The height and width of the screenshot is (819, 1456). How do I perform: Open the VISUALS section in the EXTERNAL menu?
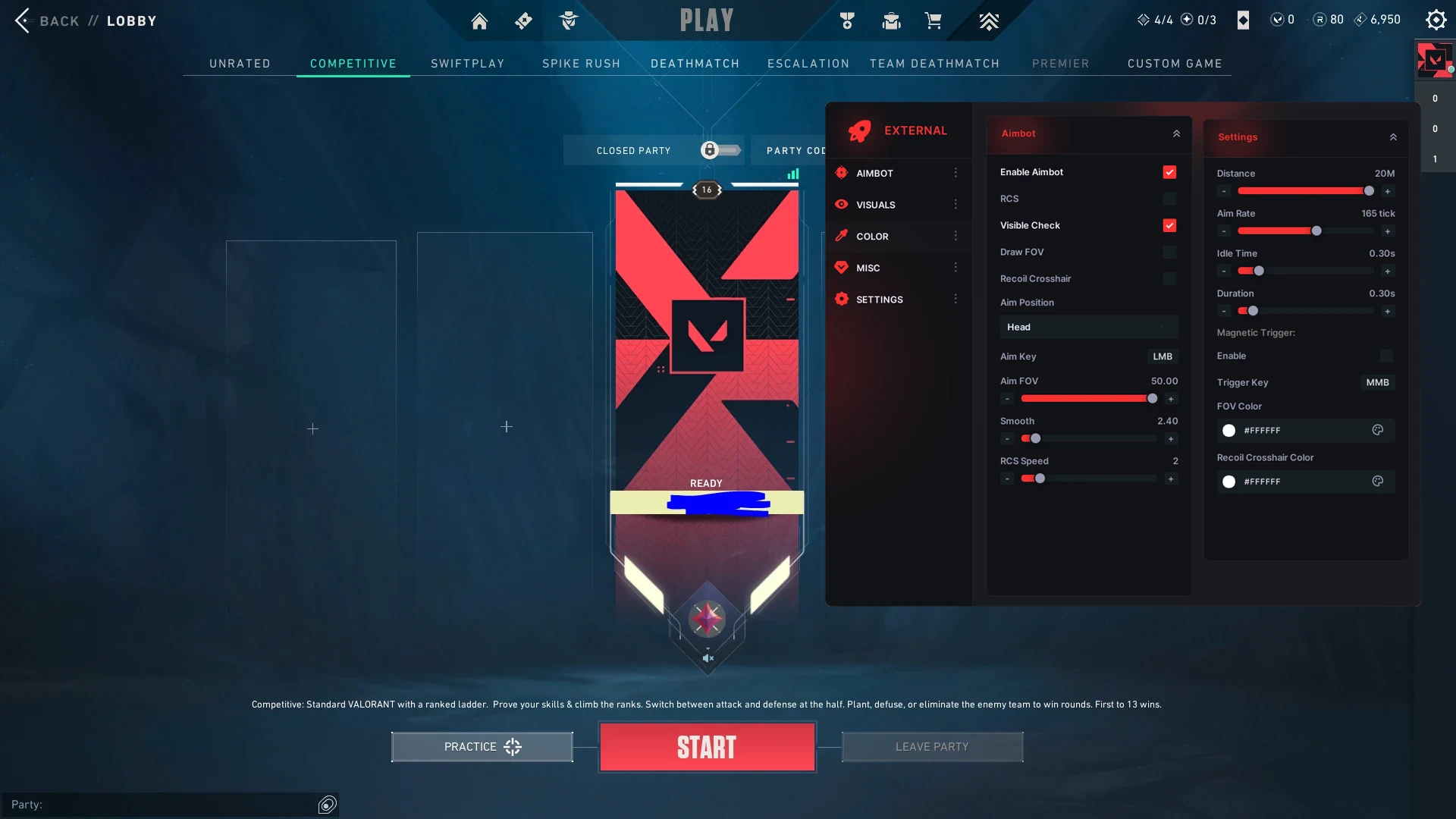[x=876, y=205]
